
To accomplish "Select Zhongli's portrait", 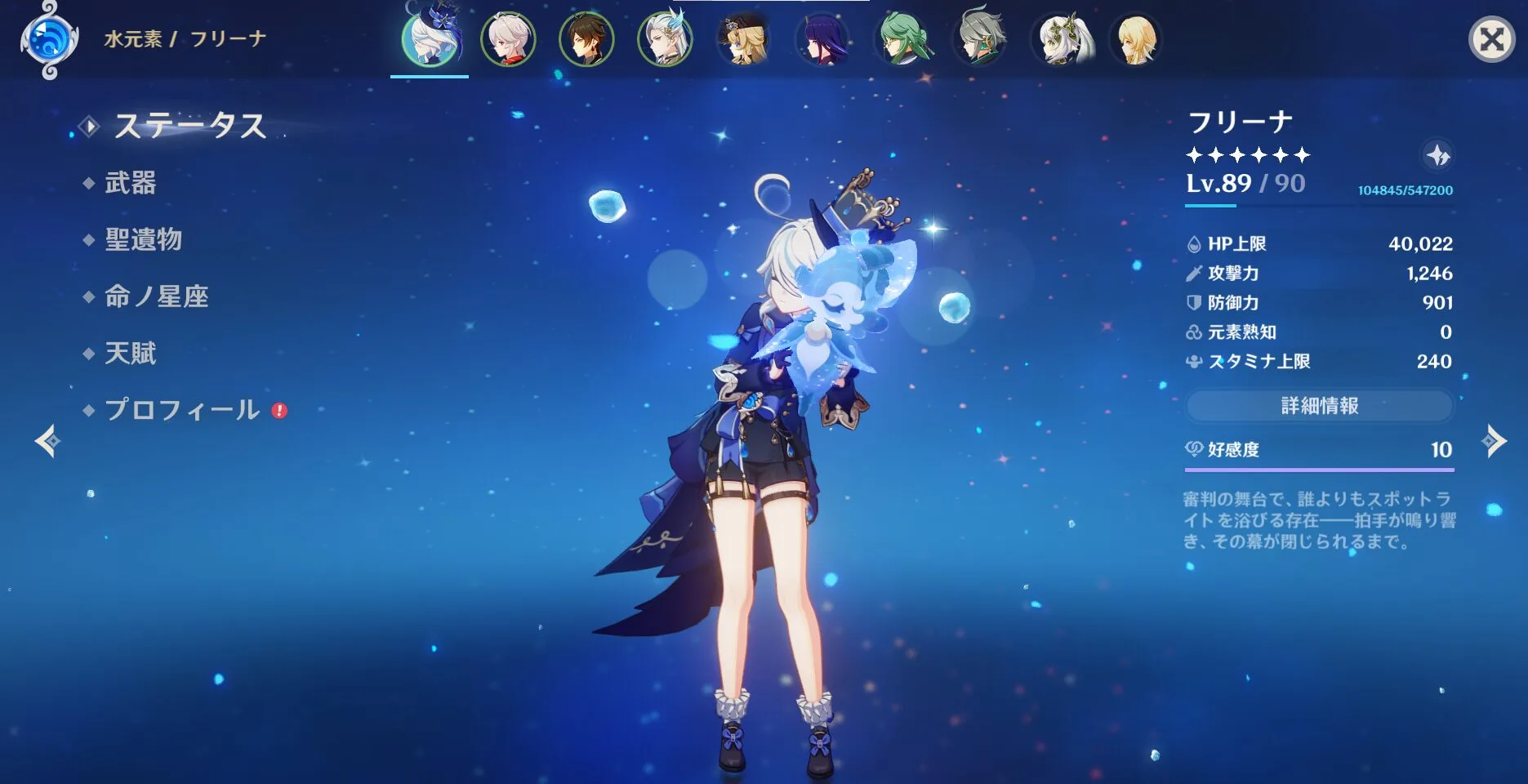I will 586,39.
